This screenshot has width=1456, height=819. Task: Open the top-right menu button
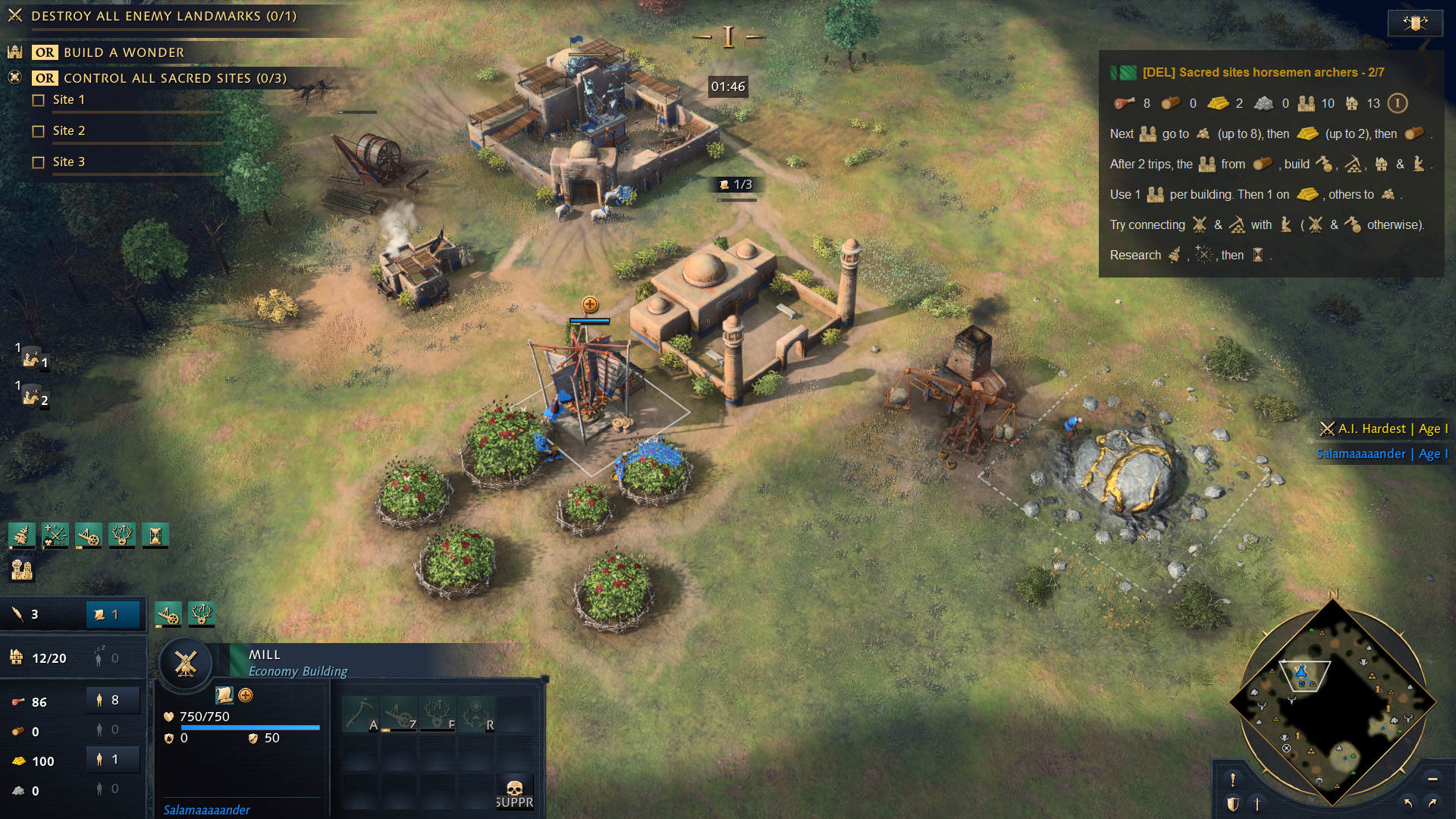[1414, 23]
